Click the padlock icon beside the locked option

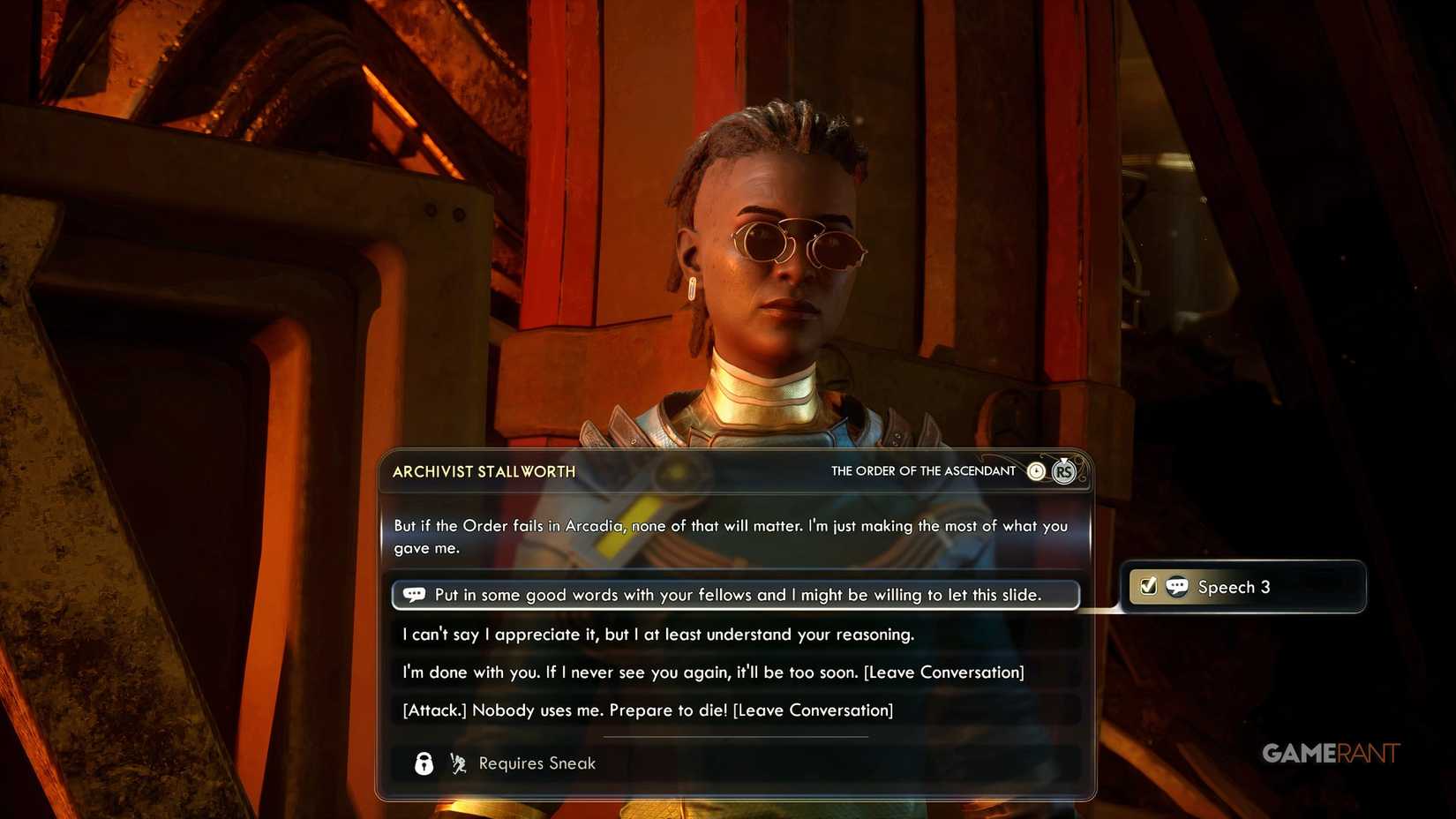(422, 763)
